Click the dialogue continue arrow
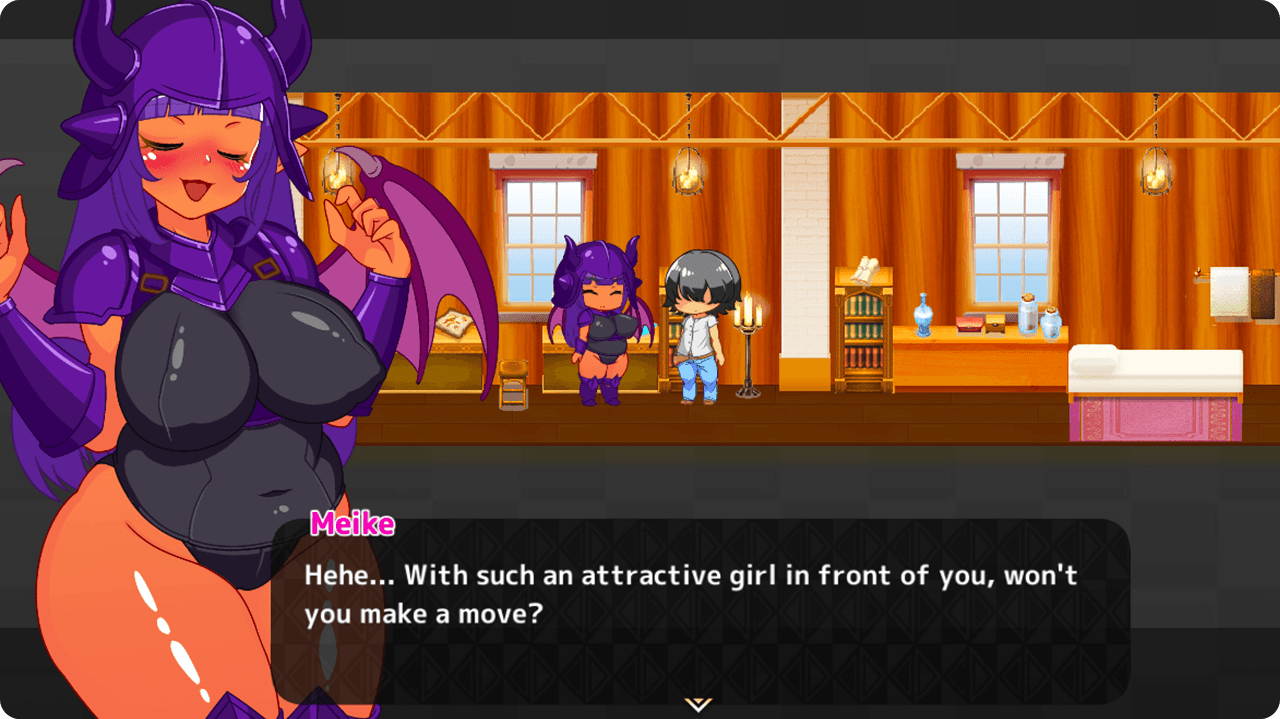The image size is (1280, 719). (698, 704)
